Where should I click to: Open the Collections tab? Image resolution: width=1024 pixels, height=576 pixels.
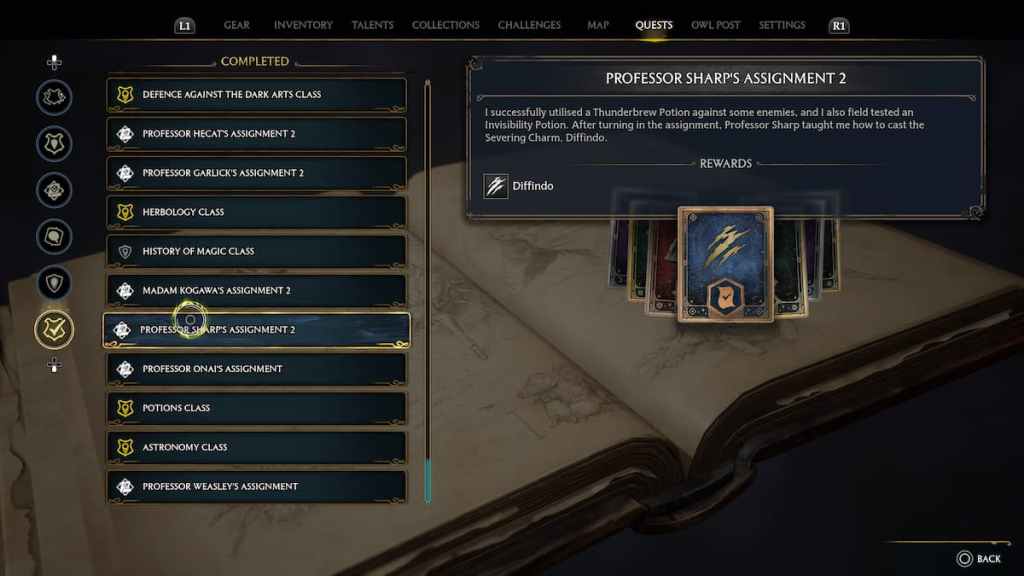click(x=446, y=25)
